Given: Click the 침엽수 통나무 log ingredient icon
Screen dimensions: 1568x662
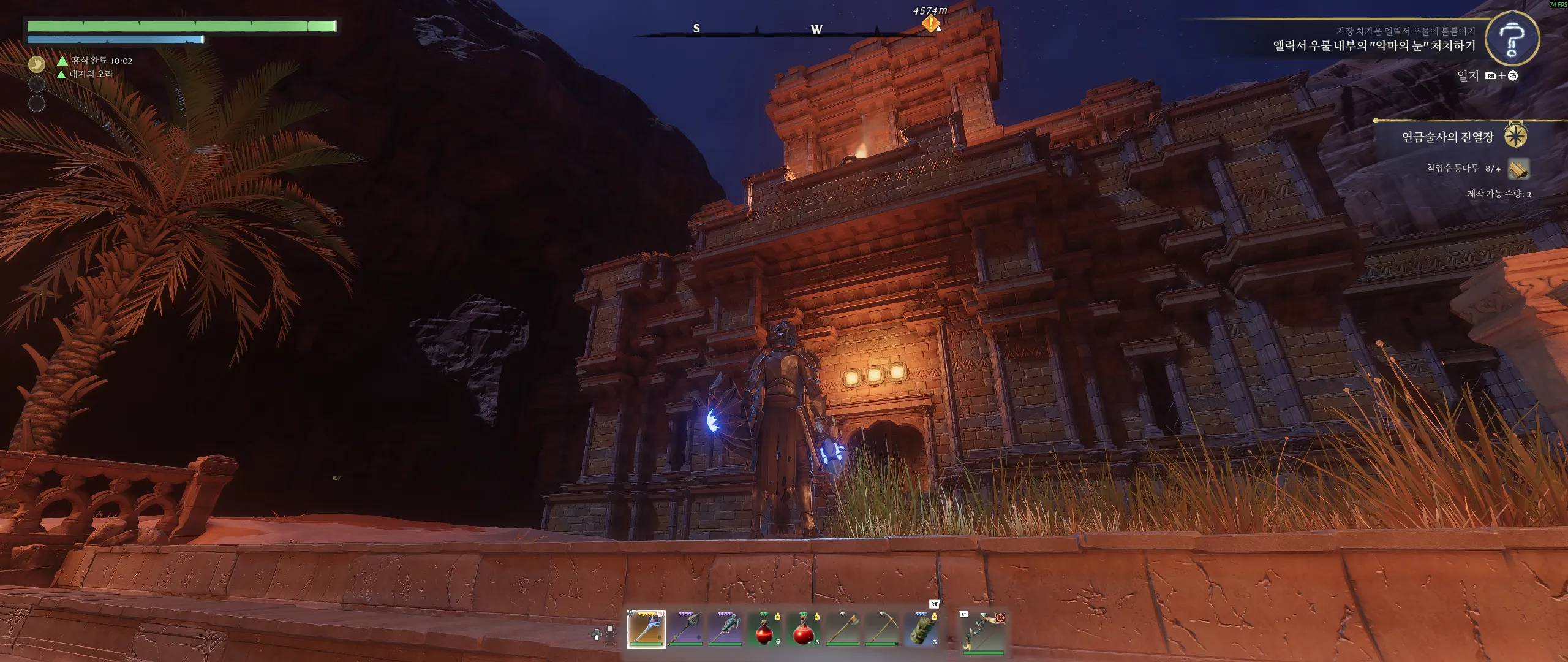Looking at the screenshot, I should [1518, 169].
